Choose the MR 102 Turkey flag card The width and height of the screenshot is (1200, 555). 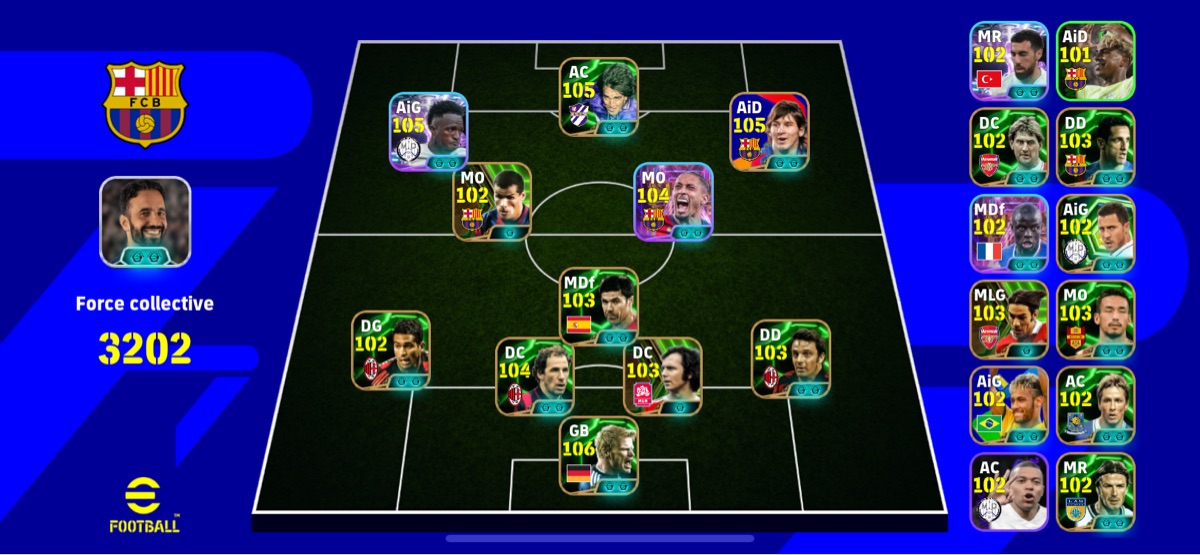1008,61
